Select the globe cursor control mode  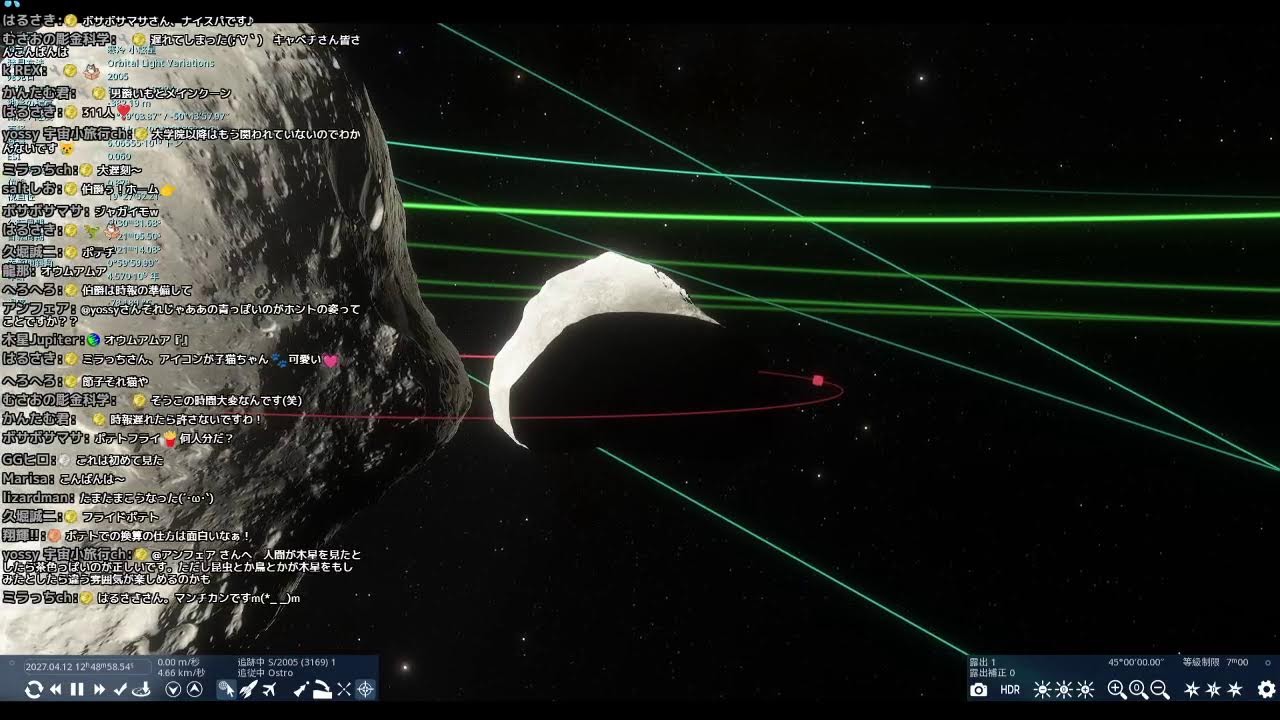pyautogui.click(x=227, y=689)
